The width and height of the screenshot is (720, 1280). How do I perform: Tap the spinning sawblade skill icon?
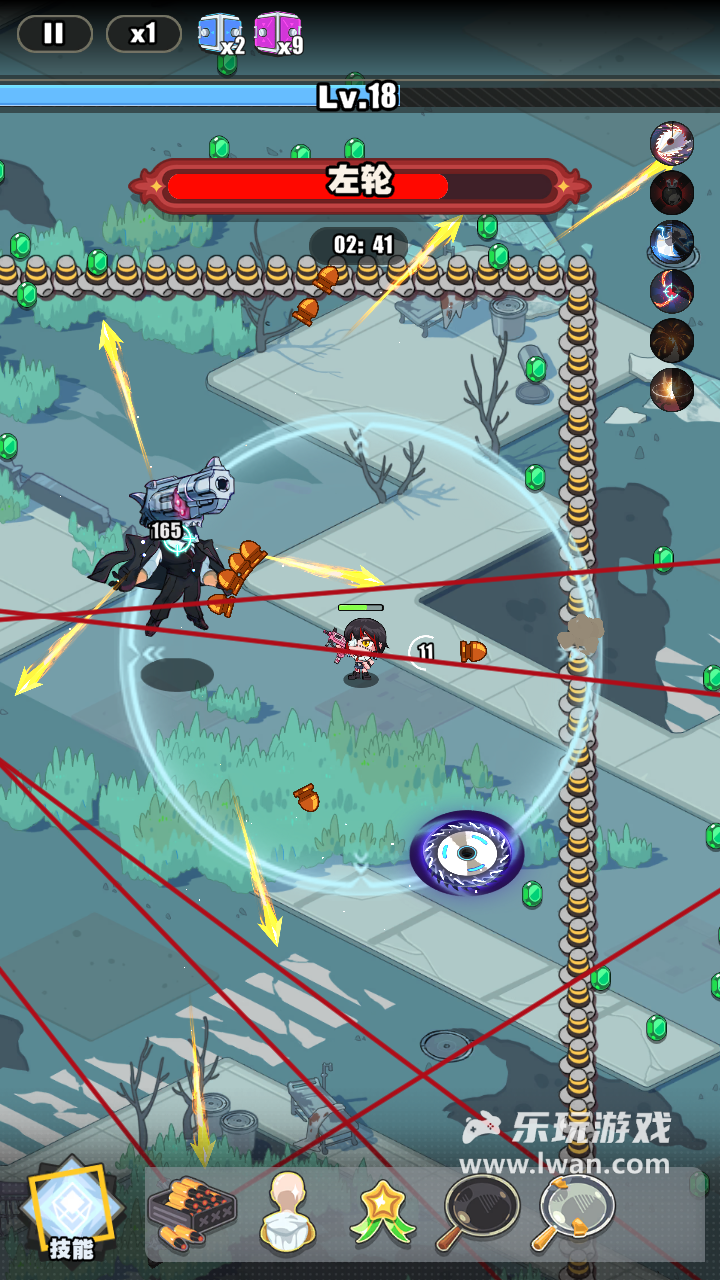click(x=672, y=144)
